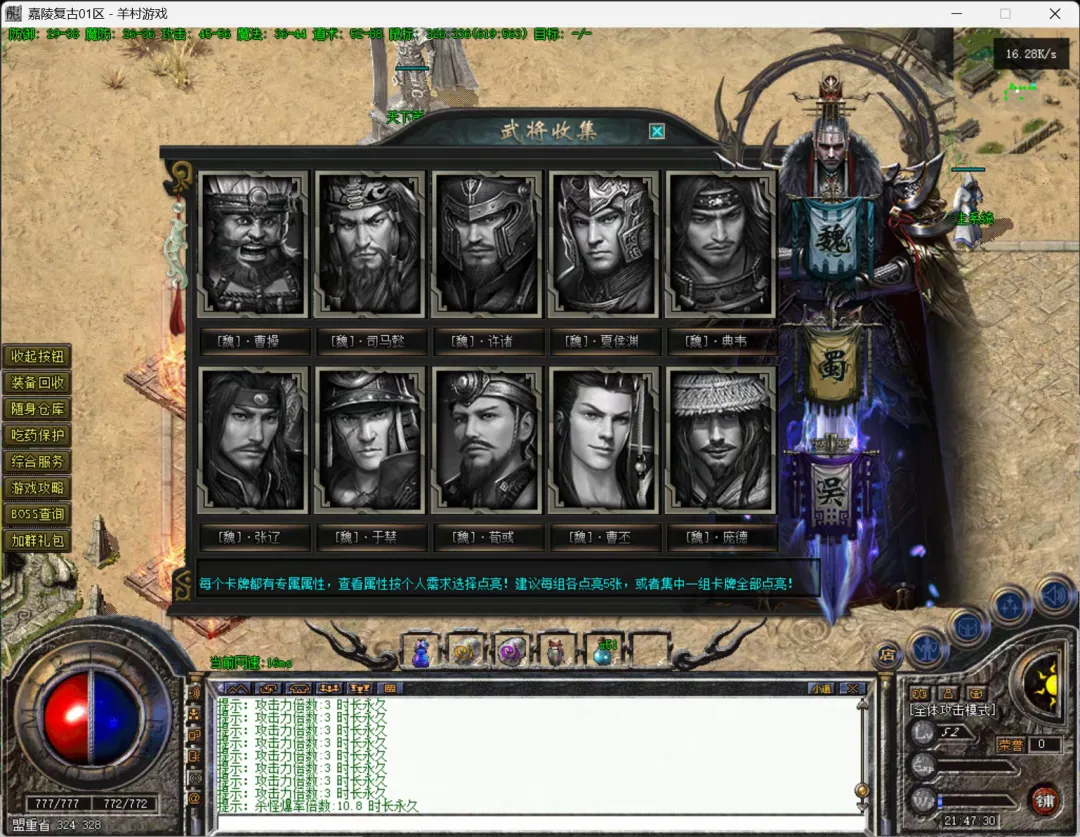Select the 曹操 general card
1080x837 pixels.
(x=253, y=245)
